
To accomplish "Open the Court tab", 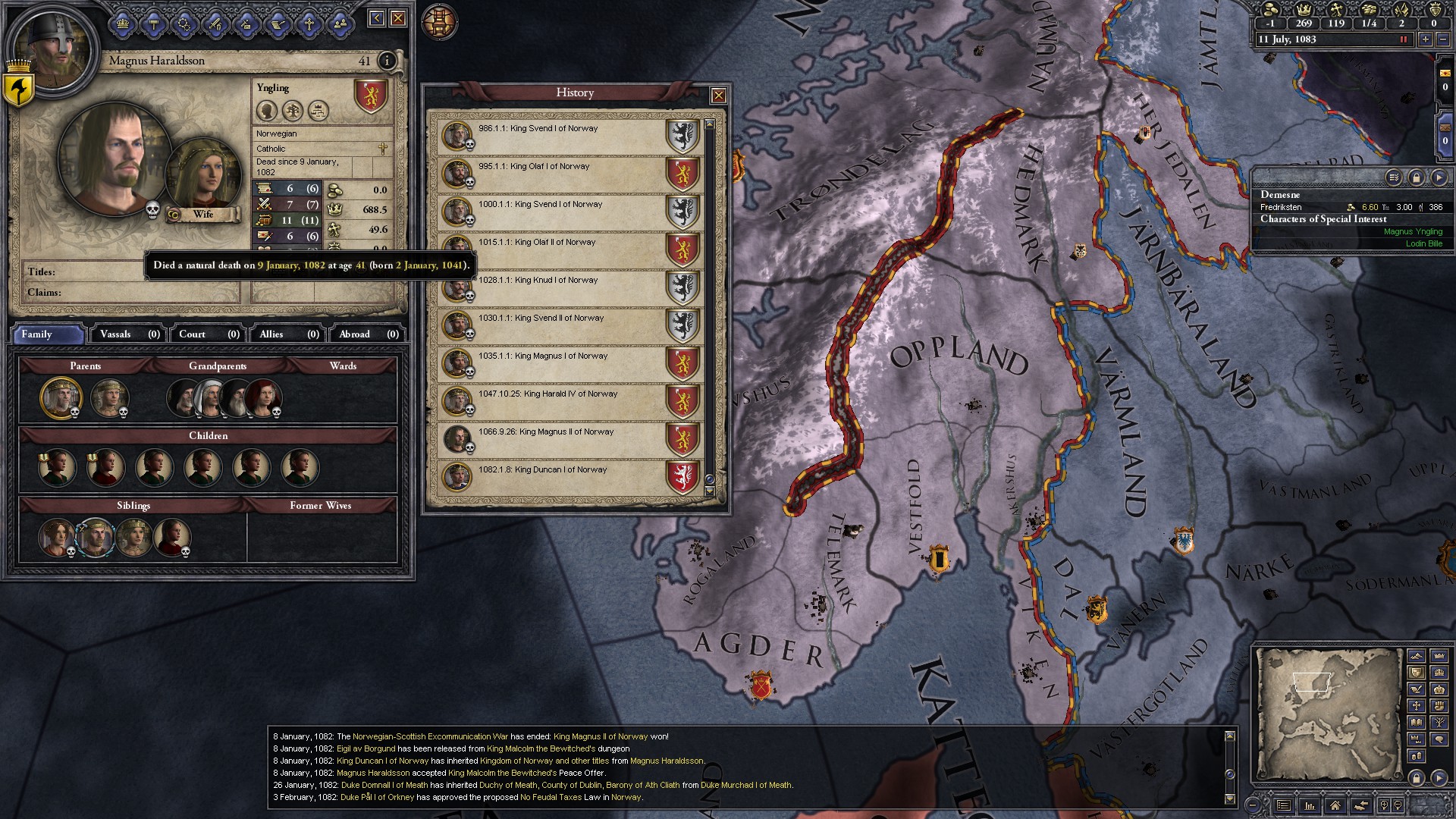I will coord(208,334).
